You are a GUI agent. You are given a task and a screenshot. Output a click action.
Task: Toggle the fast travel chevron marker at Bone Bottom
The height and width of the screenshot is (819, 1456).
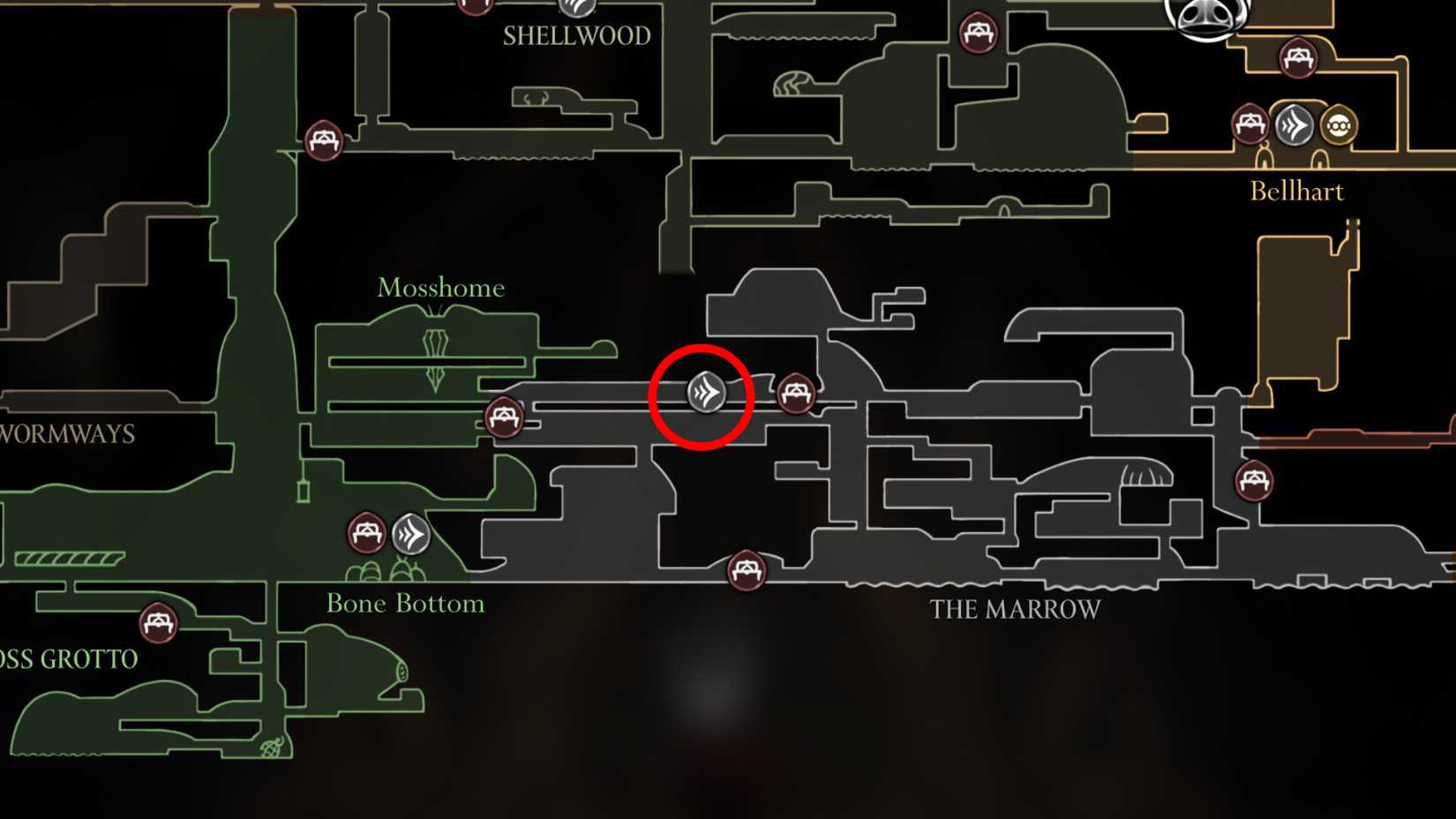coord(411,533)
